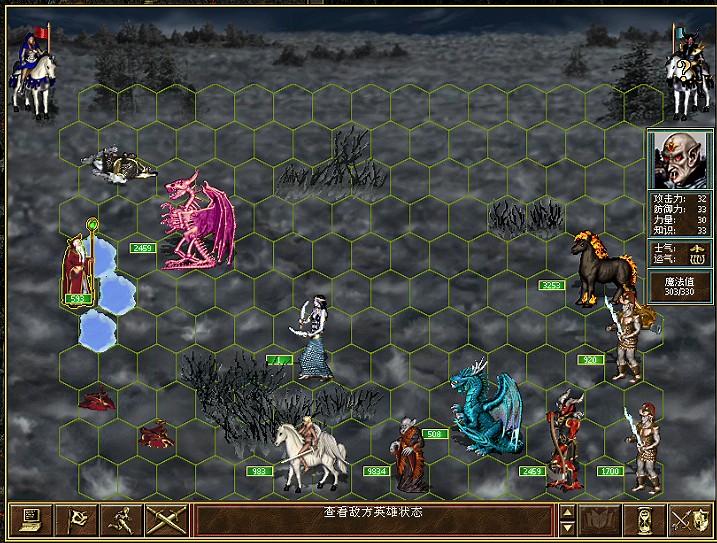
Task: Defend with the shield and sword button
Action: tap(688, 520)
